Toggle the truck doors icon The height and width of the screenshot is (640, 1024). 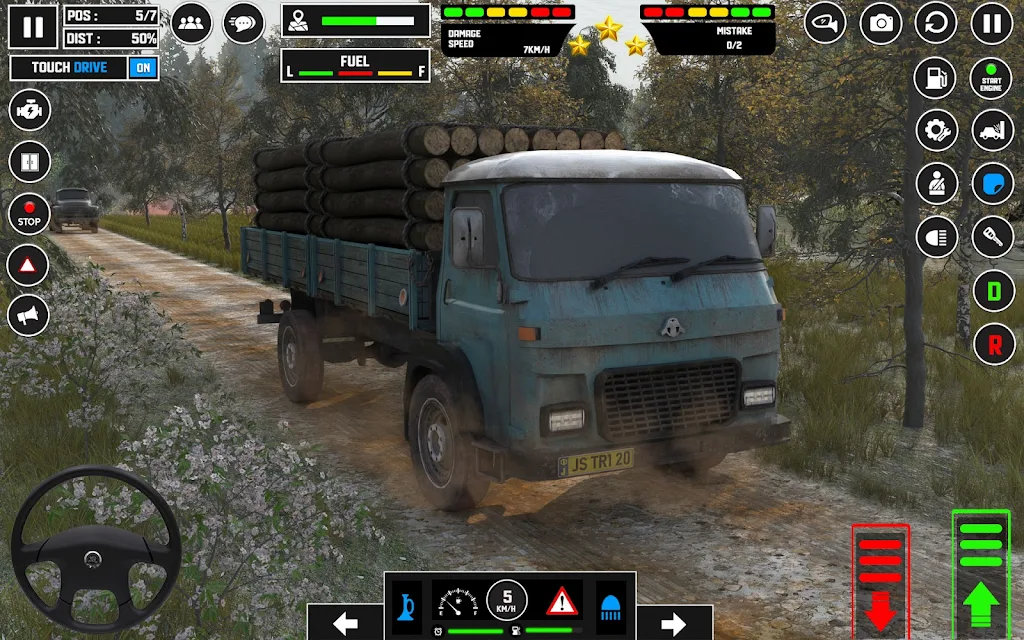coord(29,161)
